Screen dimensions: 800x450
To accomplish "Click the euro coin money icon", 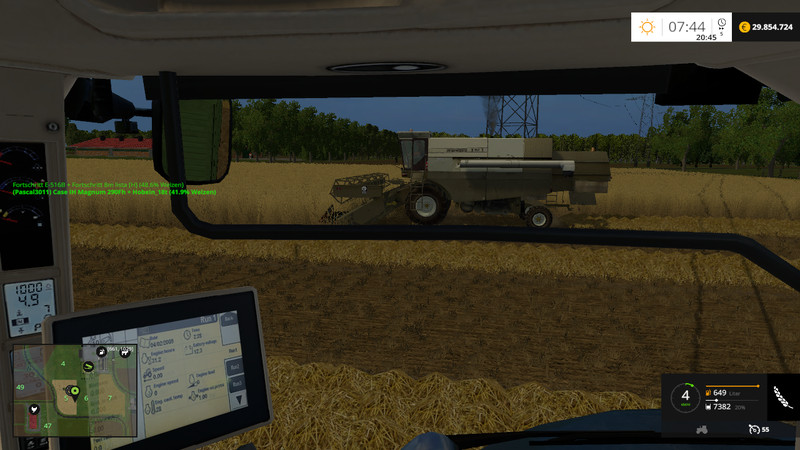I will (x=745, y=27).
